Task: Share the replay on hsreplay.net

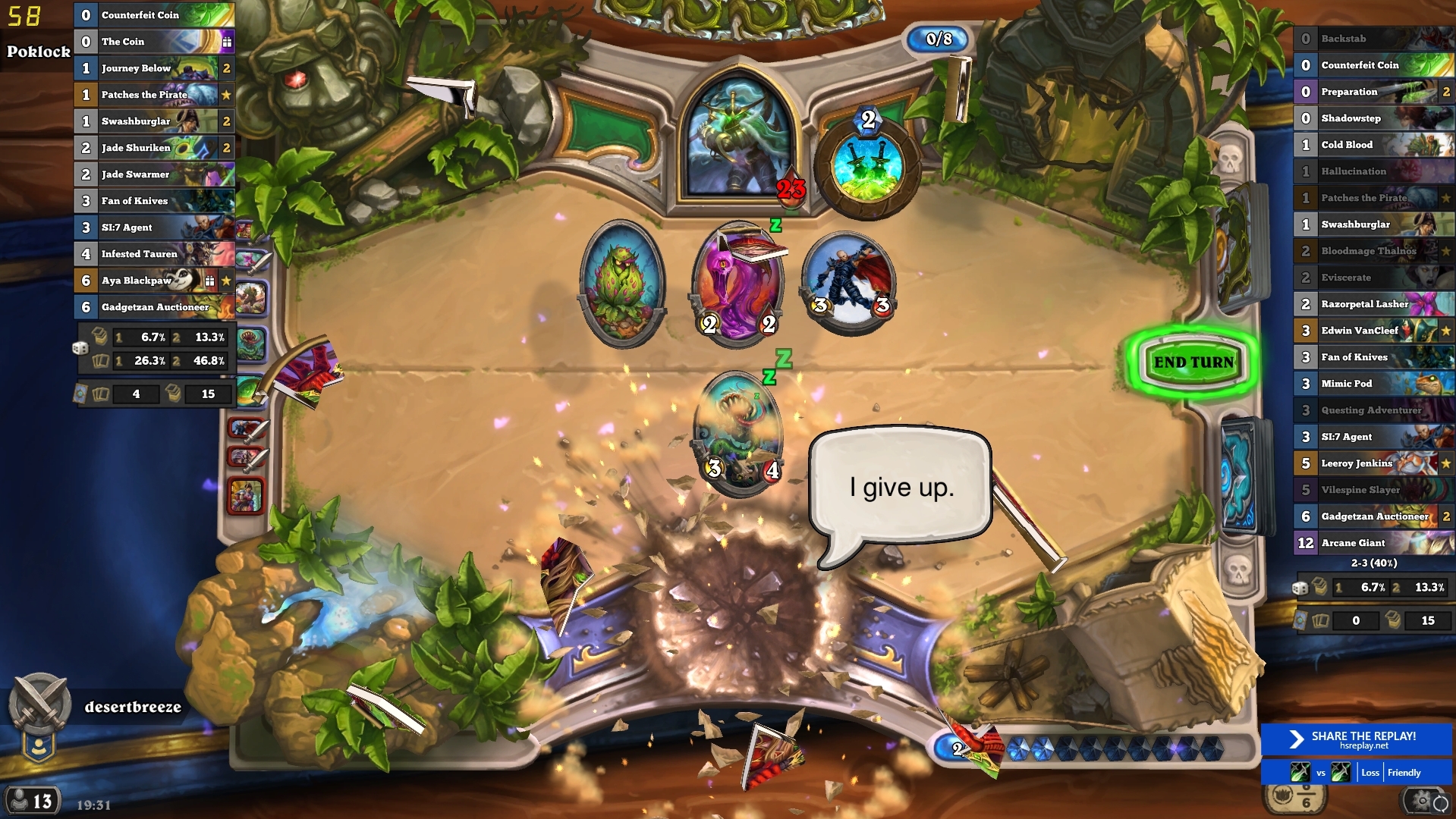Action: point(1356,739)
